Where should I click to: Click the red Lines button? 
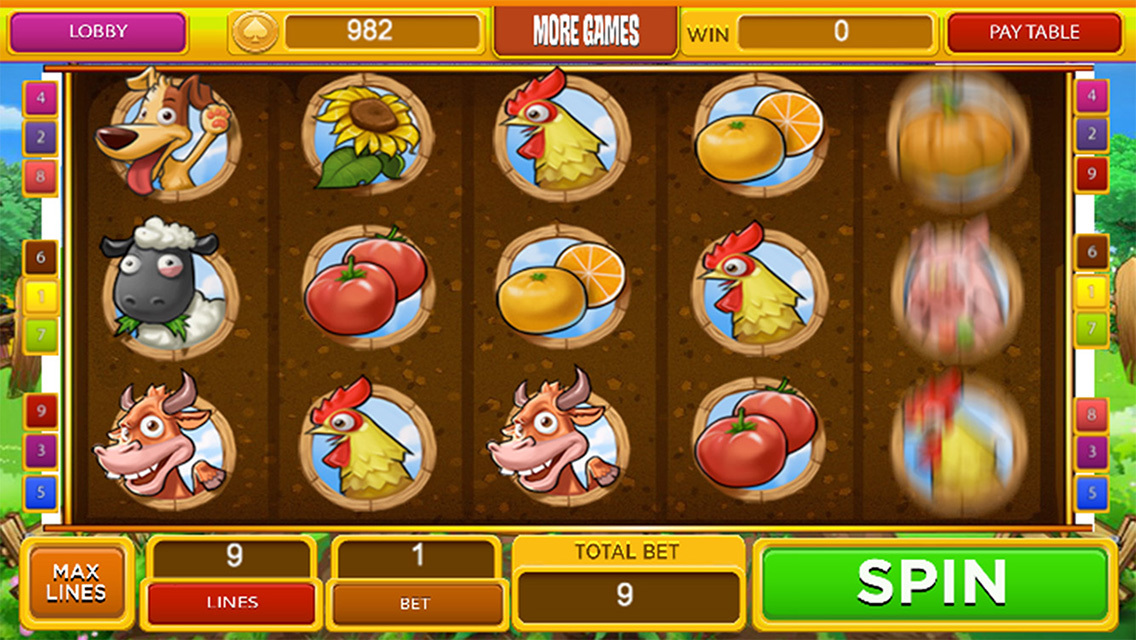pos(232,603)
